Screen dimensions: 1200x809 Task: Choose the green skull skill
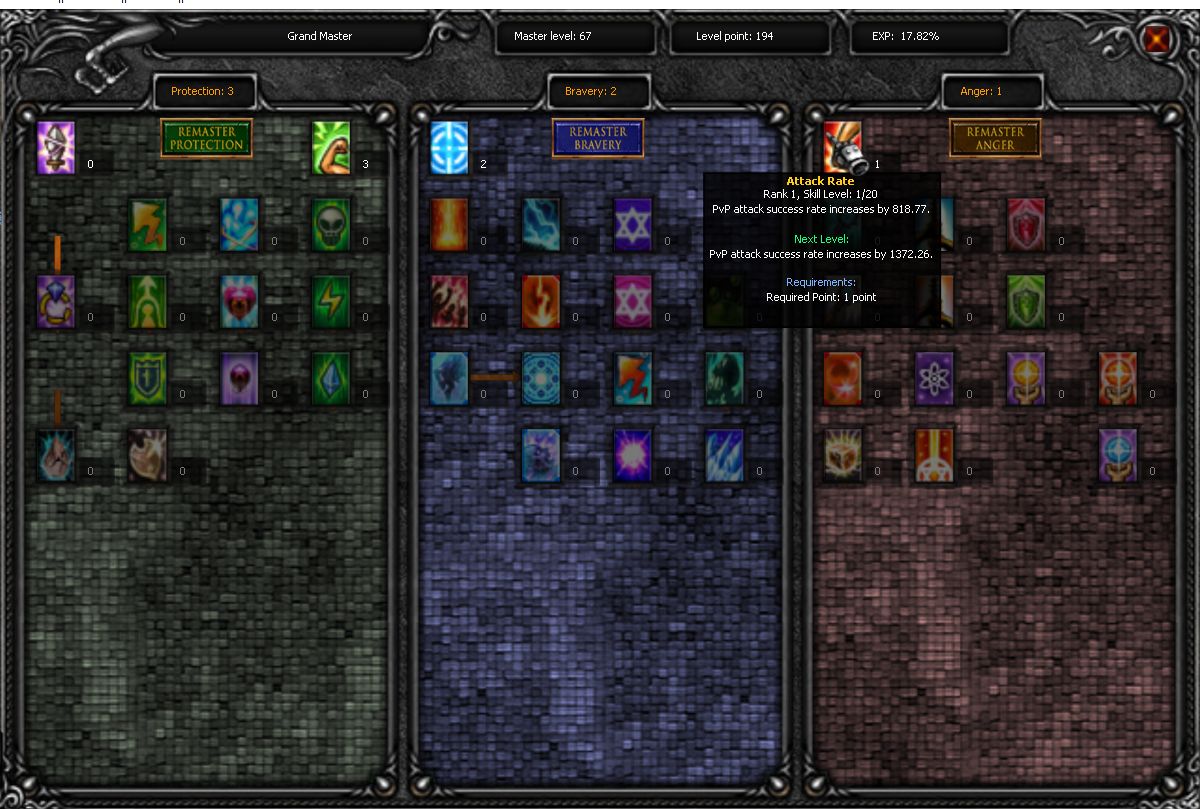coord(331,225)
